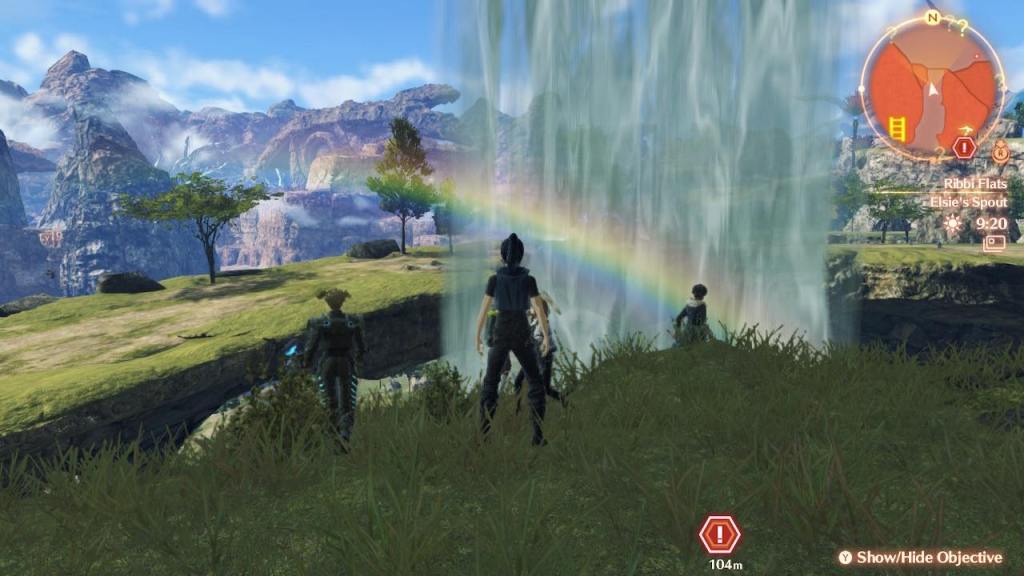This screenshot has width=1024, height=576.
Task: Click the sun weather icon
Action: click(x=952, y=224)
